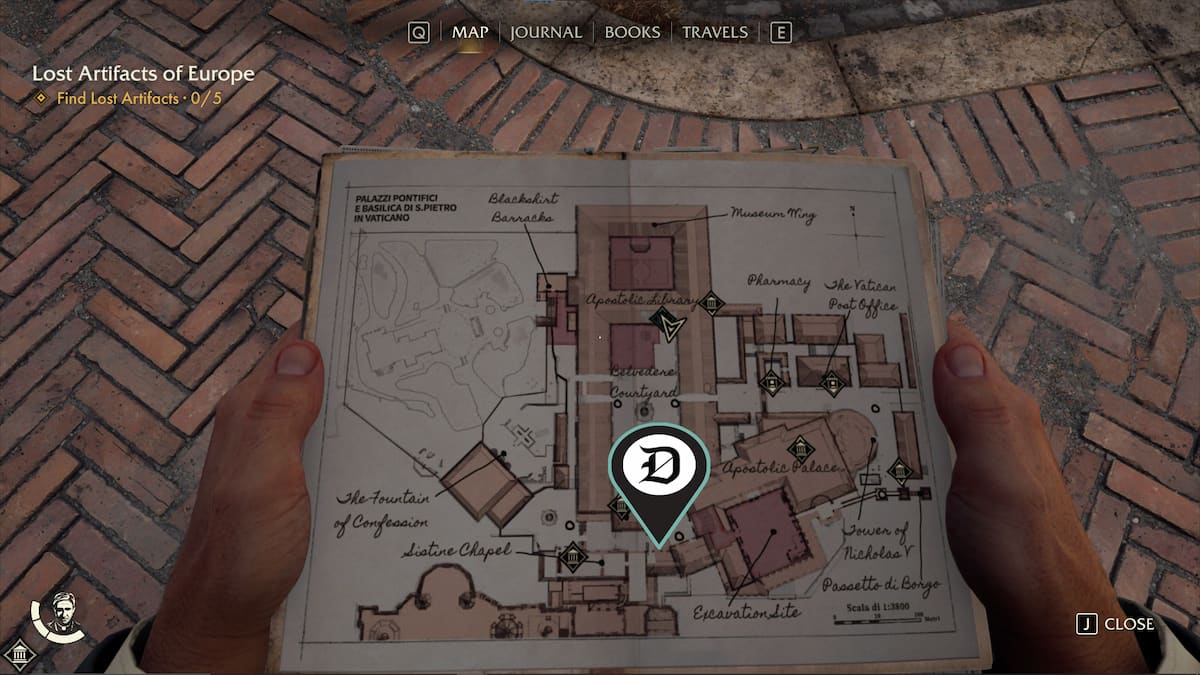
Task: Click the Apostolic Palace building marker
Action: [x=799, y=449]
